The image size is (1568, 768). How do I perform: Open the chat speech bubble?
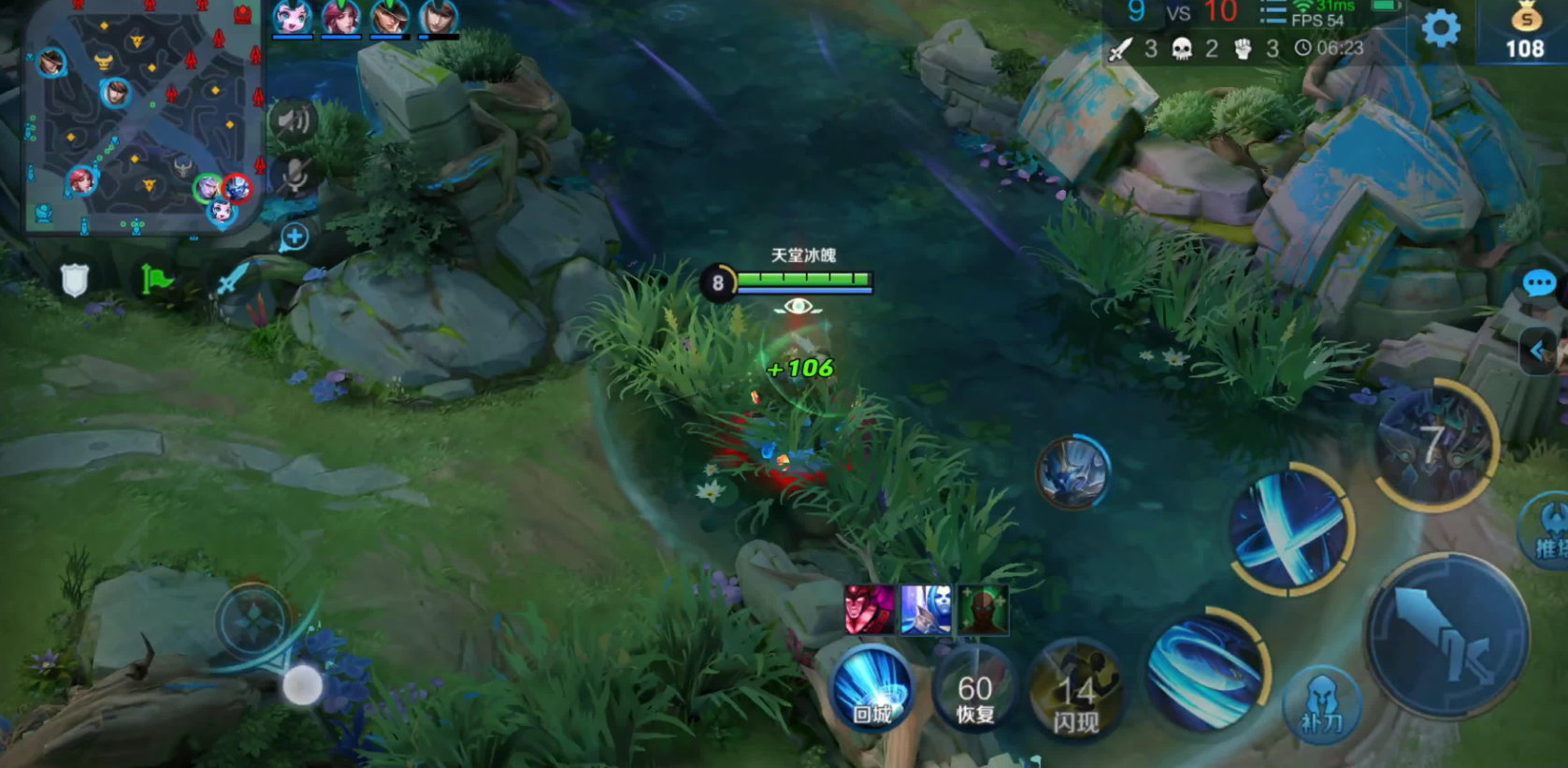[1539, 283]
